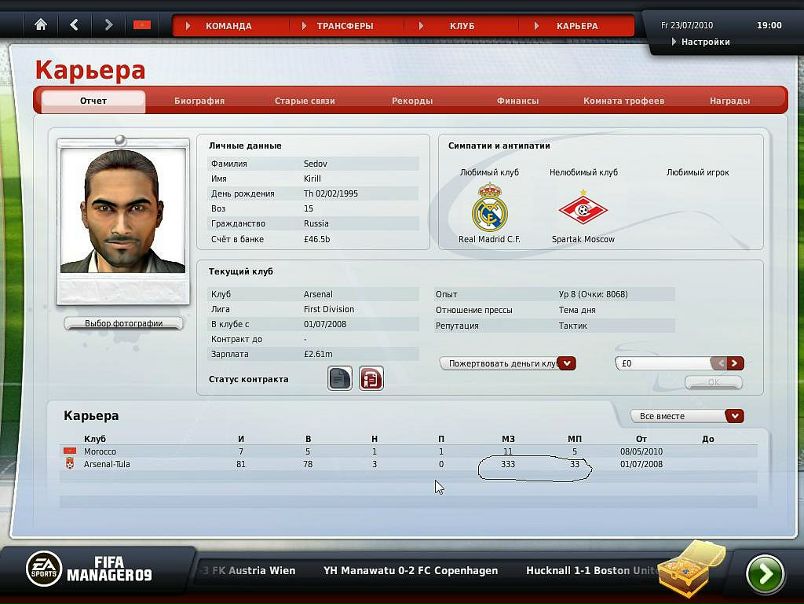Viewport: 804px width, 604px height.
Task: Show the Рекорды tab
Action: [412, 101]
